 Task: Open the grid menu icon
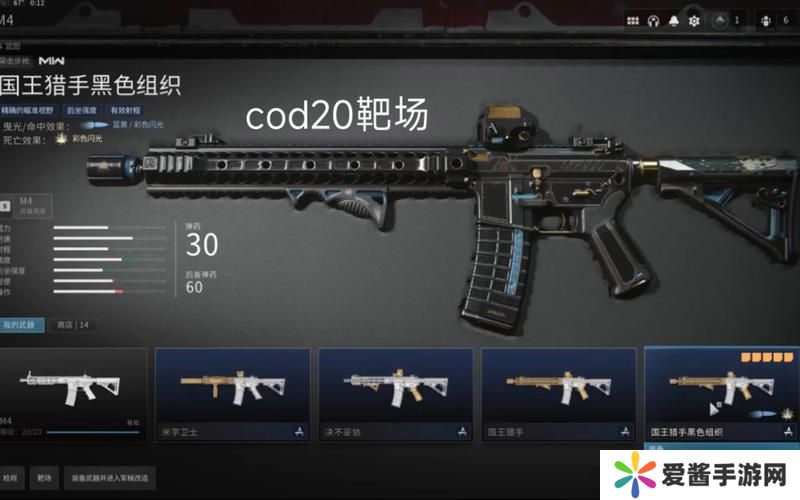pos(633,20)
